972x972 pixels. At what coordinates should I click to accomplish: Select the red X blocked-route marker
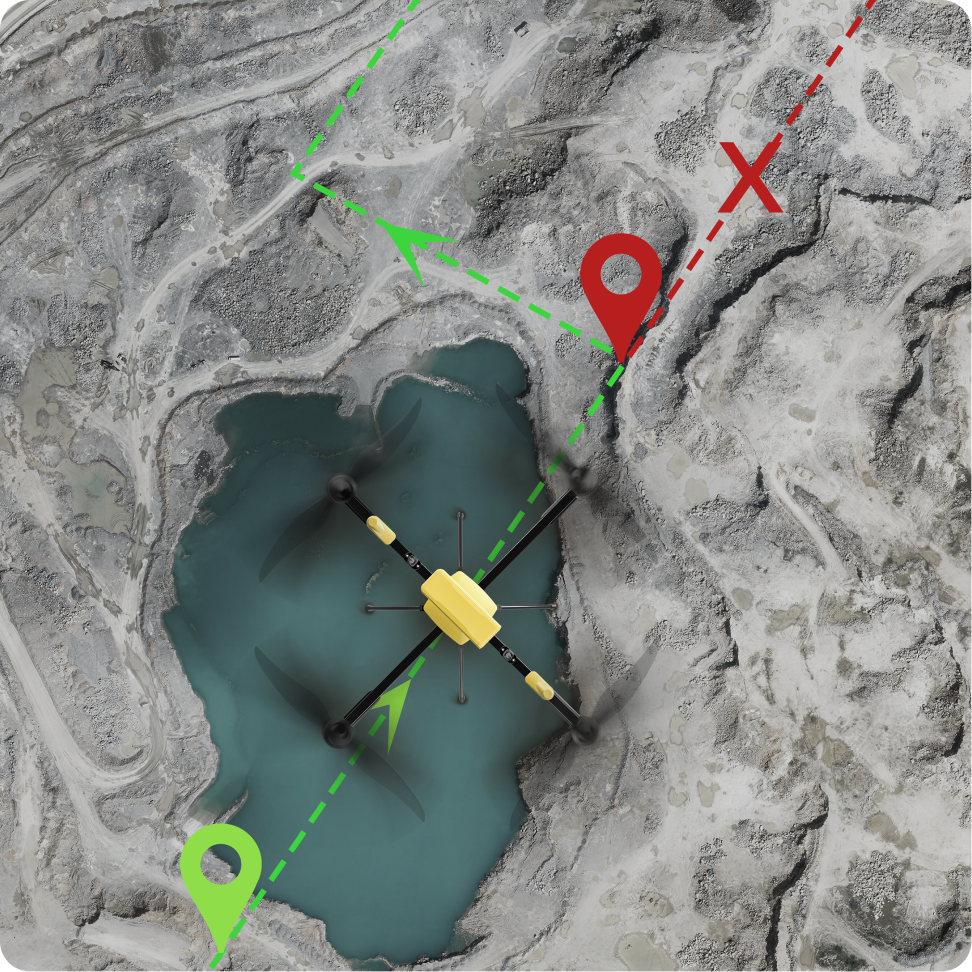[751, 179]
